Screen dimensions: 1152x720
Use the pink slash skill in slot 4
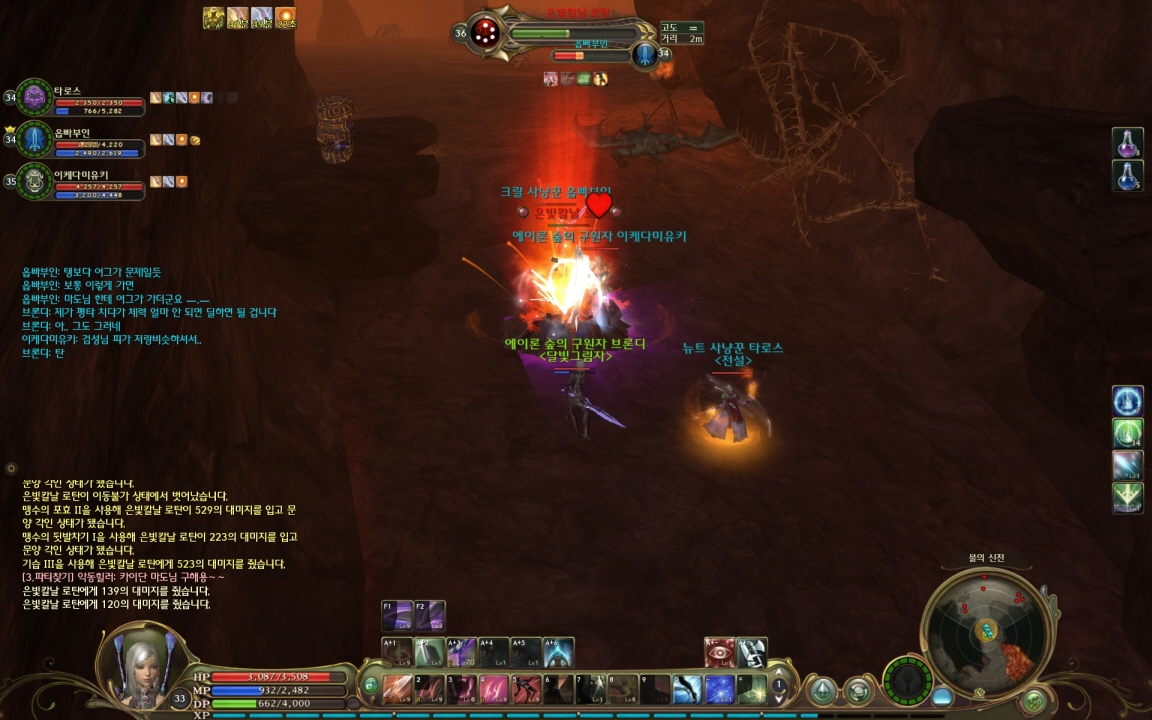[x=494, y=689]
